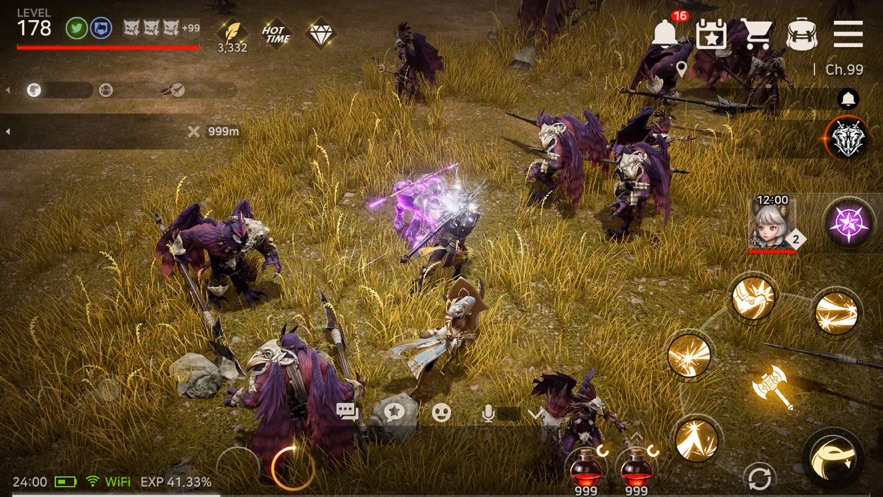
Task: Open the events calendar icon
Action: tap(711, 34)
